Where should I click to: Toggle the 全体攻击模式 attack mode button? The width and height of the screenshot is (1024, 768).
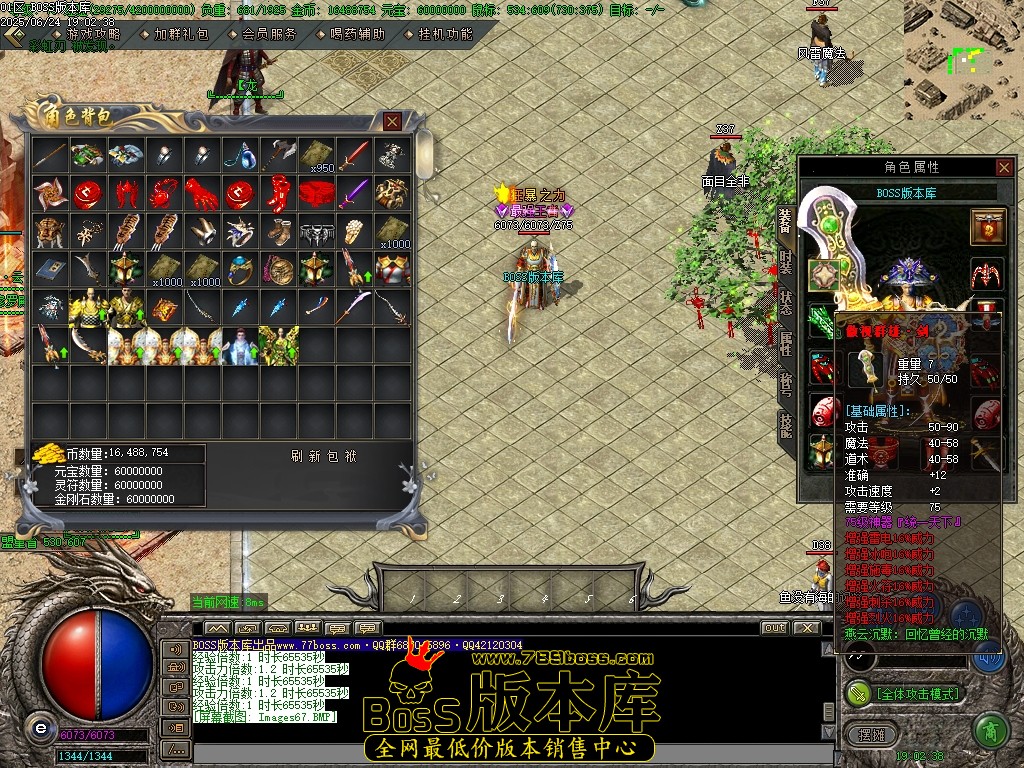point(905,693)
